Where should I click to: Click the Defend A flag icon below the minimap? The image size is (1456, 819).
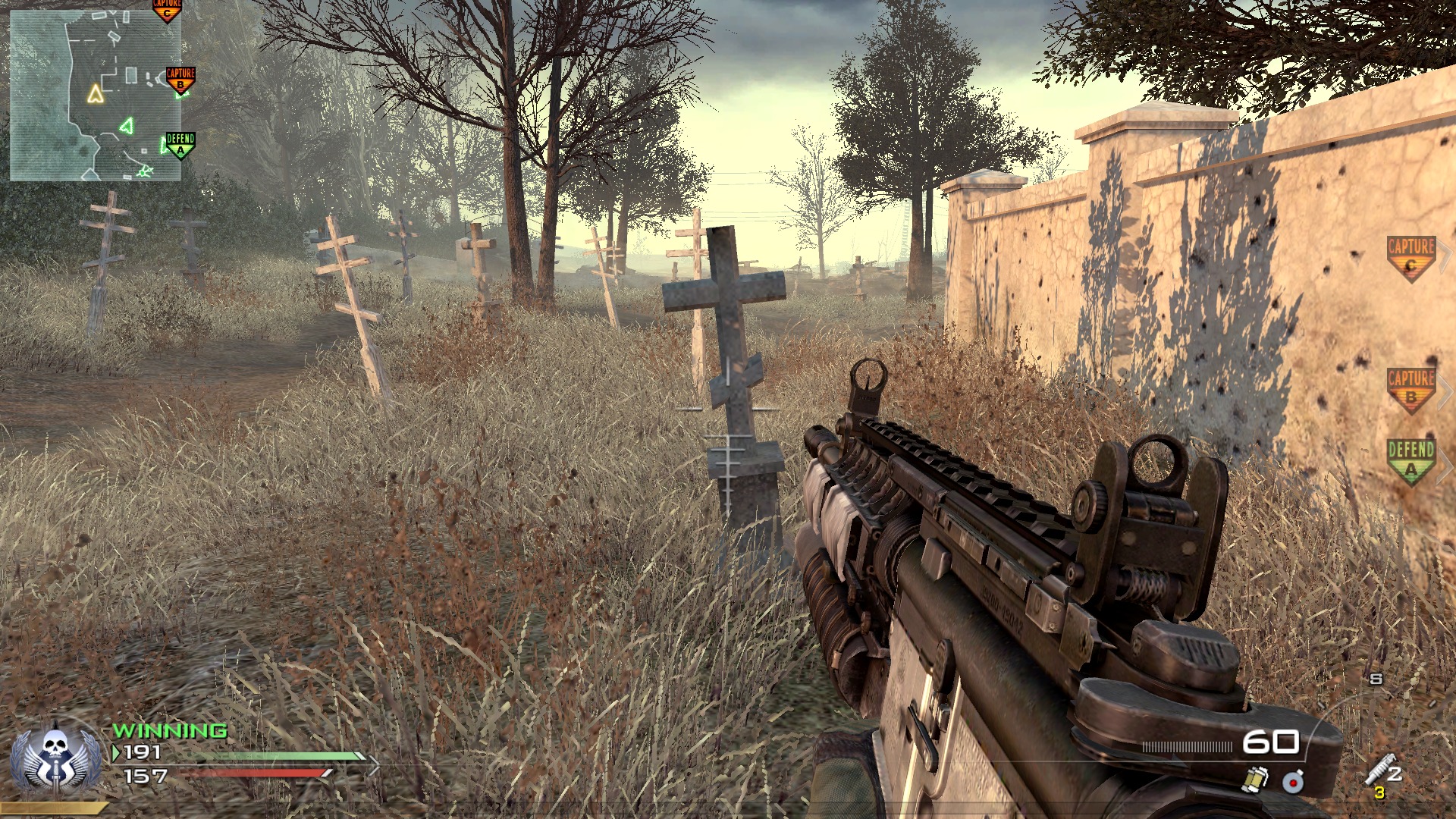point(180,145)
